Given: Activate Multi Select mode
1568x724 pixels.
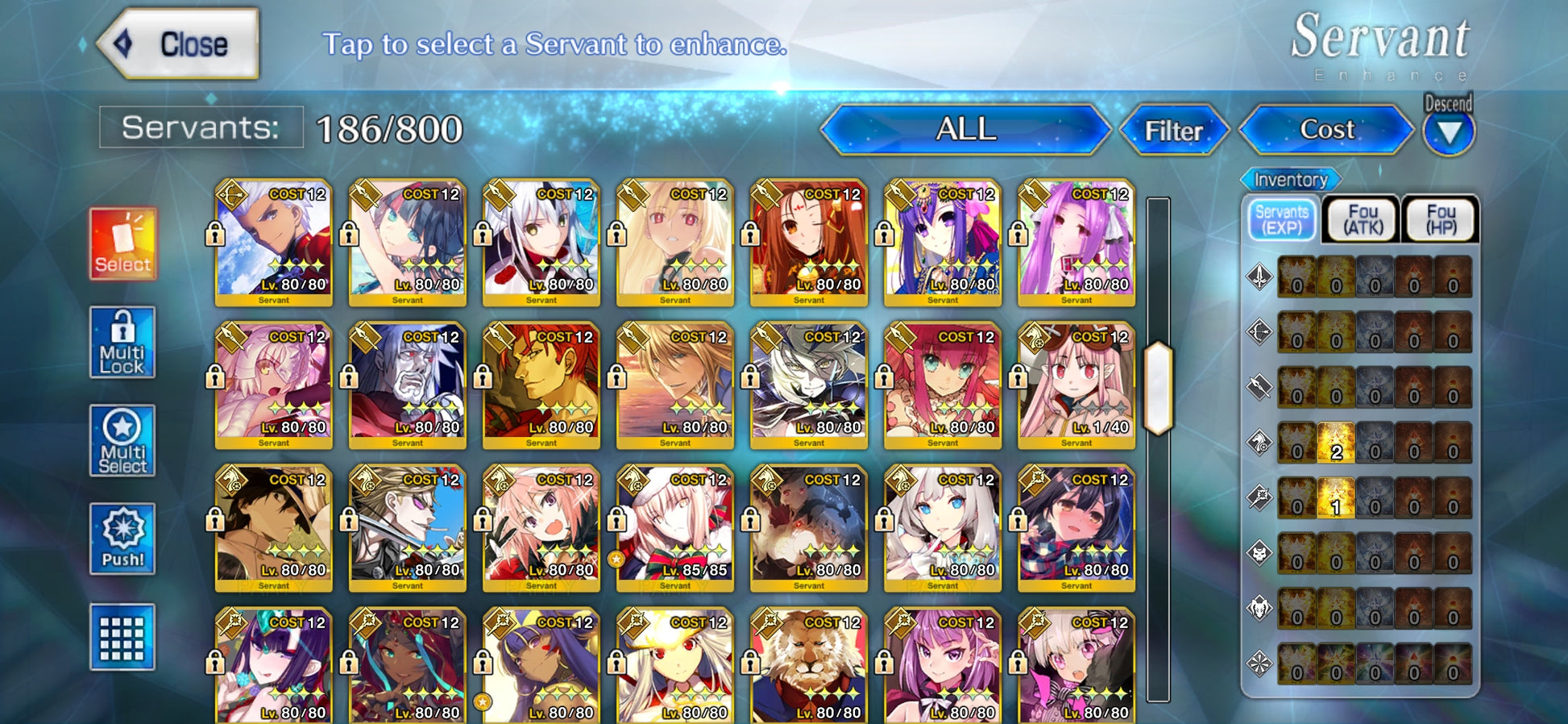Looking at the screenshot, I should coord(122,441).
